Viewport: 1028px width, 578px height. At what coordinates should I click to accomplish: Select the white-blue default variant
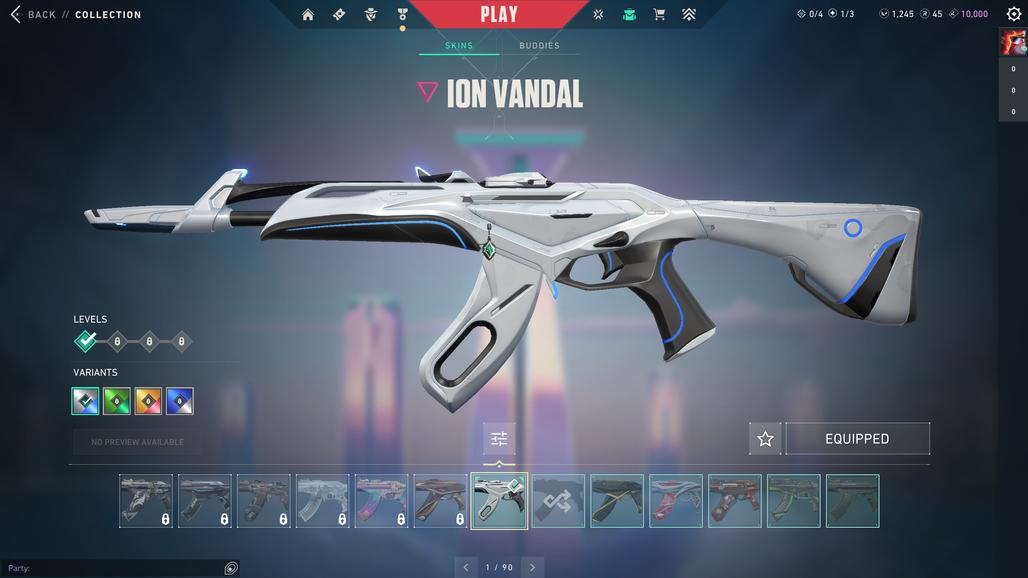(x=86, y=401)
